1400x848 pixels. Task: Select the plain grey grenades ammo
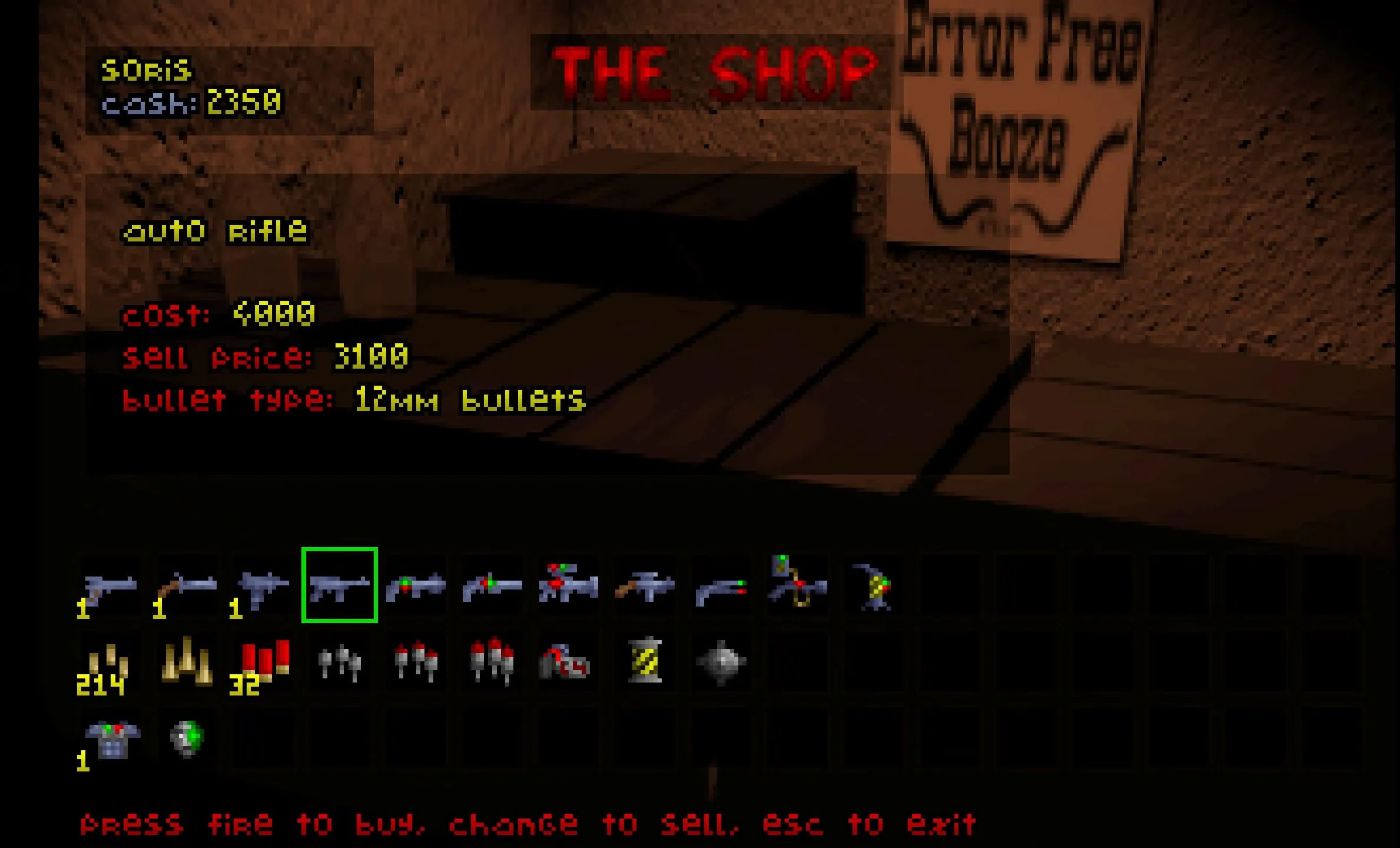[340, 663]
